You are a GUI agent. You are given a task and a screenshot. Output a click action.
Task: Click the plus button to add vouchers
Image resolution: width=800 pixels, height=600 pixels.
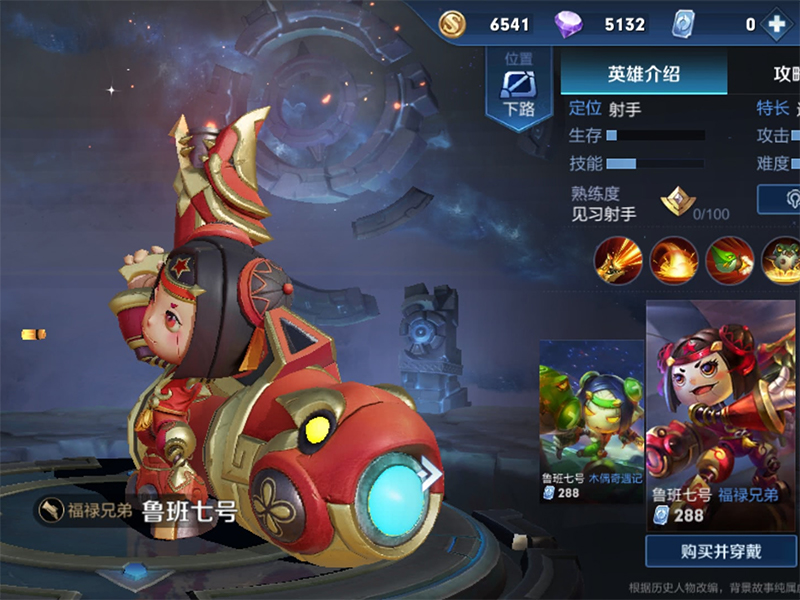776,24
